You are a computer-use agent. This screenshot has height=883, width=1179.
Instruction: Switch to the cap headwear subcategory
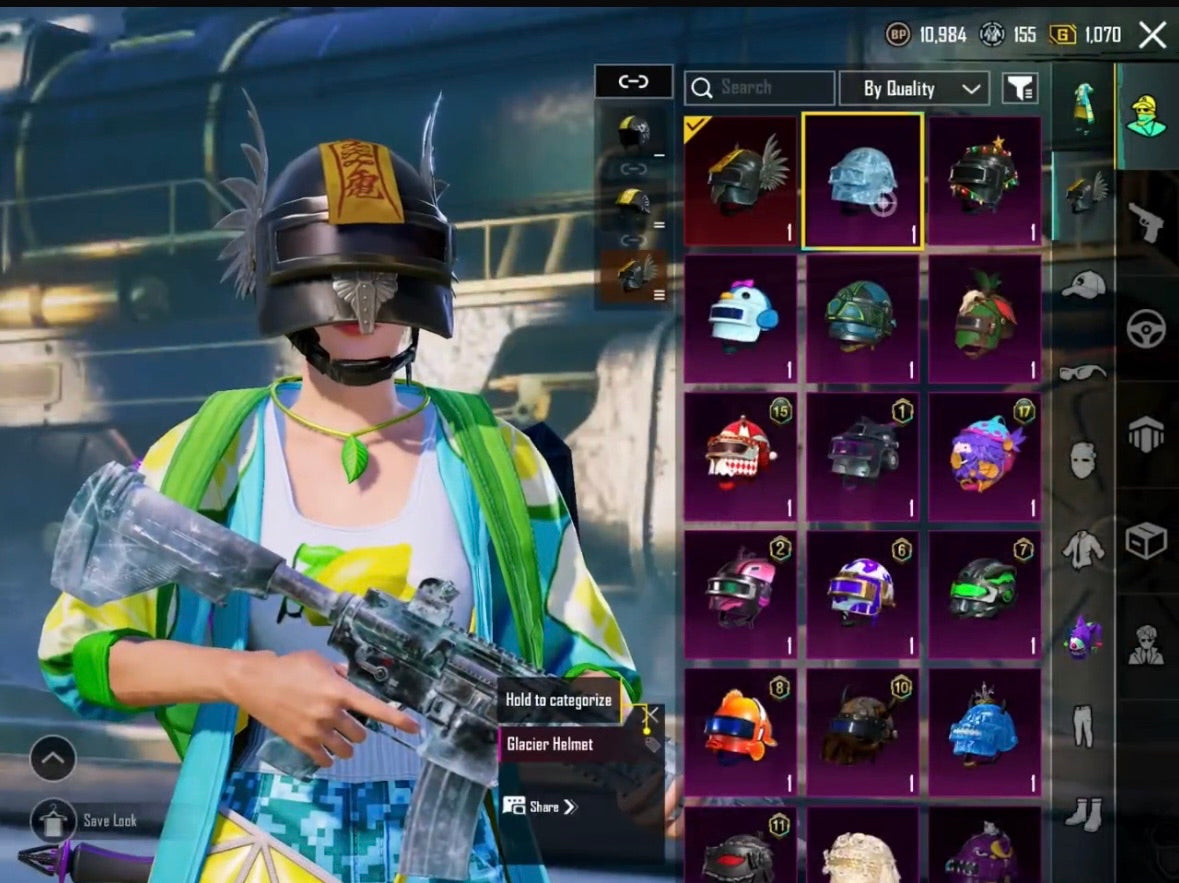(1083, 285)
